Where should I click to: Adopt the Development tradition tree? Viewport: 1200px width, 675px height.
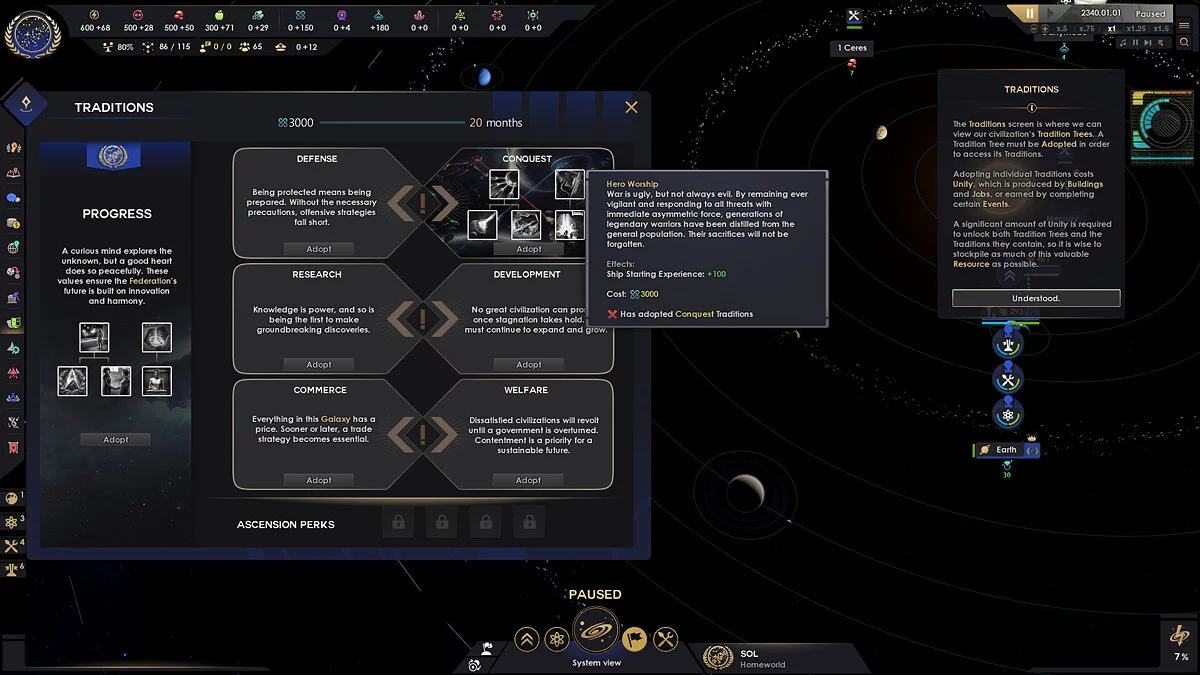[528, 365]
